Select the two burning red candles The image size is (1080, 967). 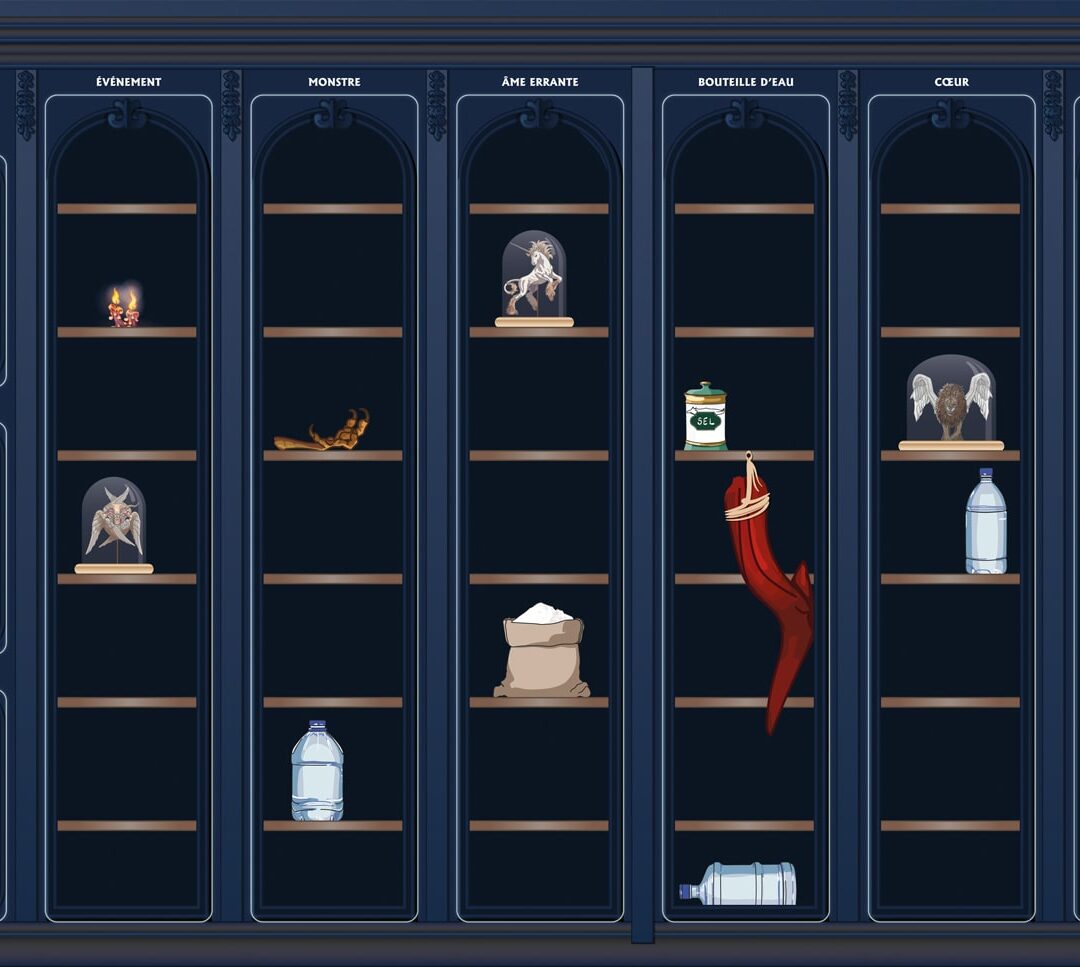pos(124,308)
